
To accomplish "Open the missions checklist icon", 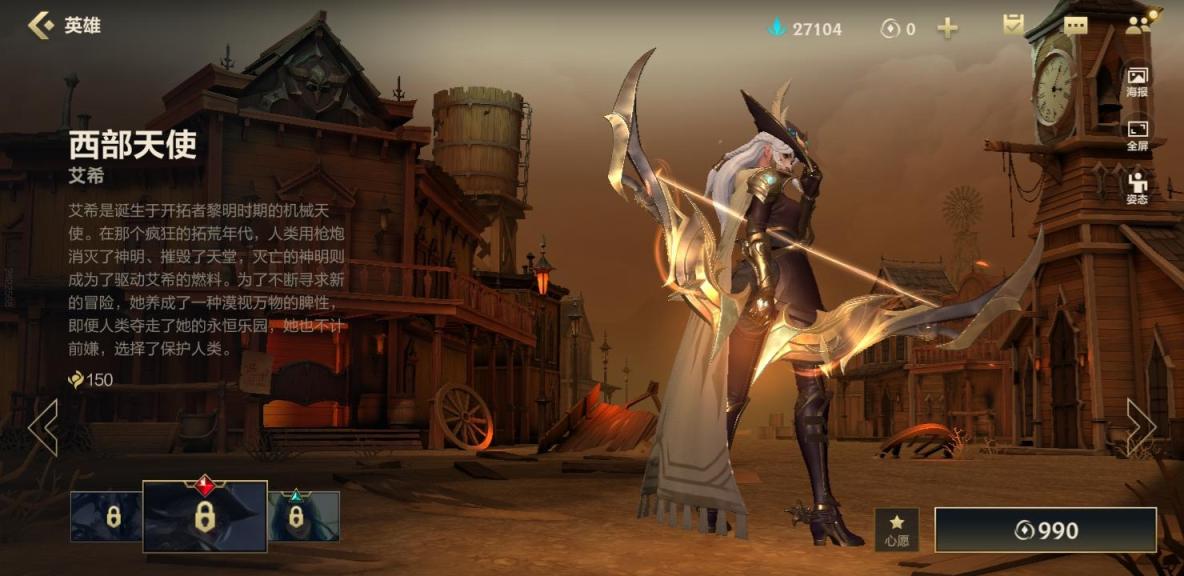I will [1014, 26].
